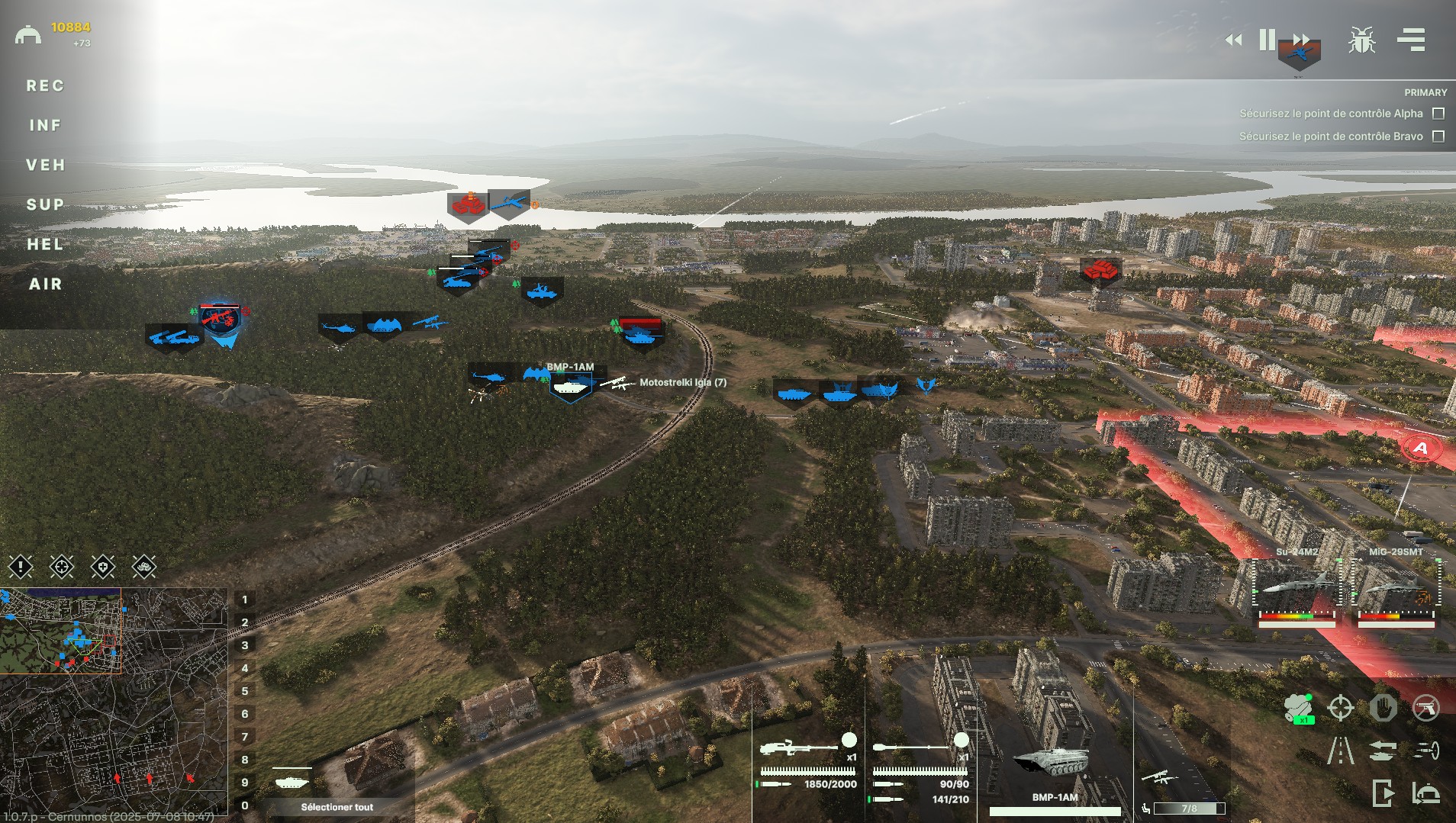Pause the game with the pause button
Screen dimensions: 1456x823
coord(1267,40)
